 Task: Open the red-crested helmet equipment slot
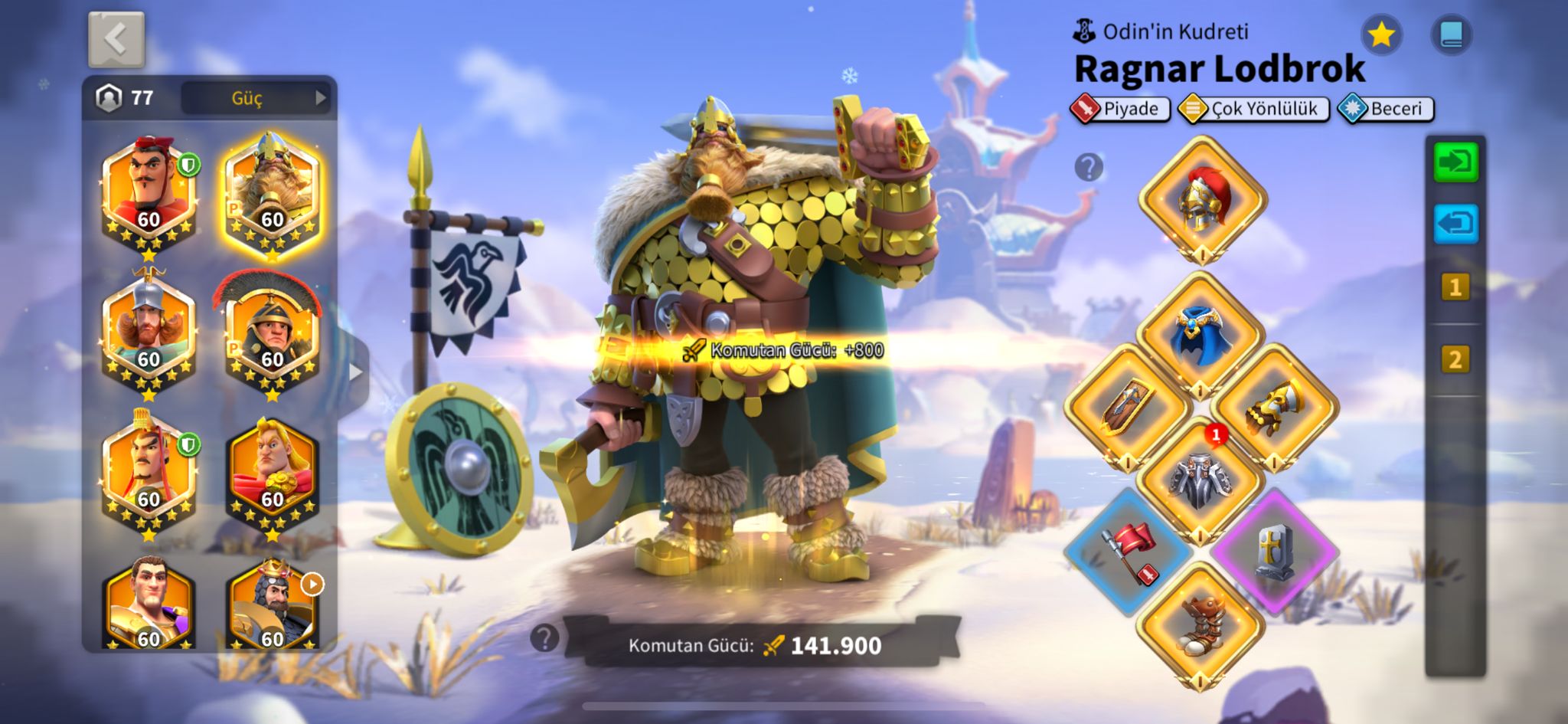pyautogui.click(x=1201, y=199)
